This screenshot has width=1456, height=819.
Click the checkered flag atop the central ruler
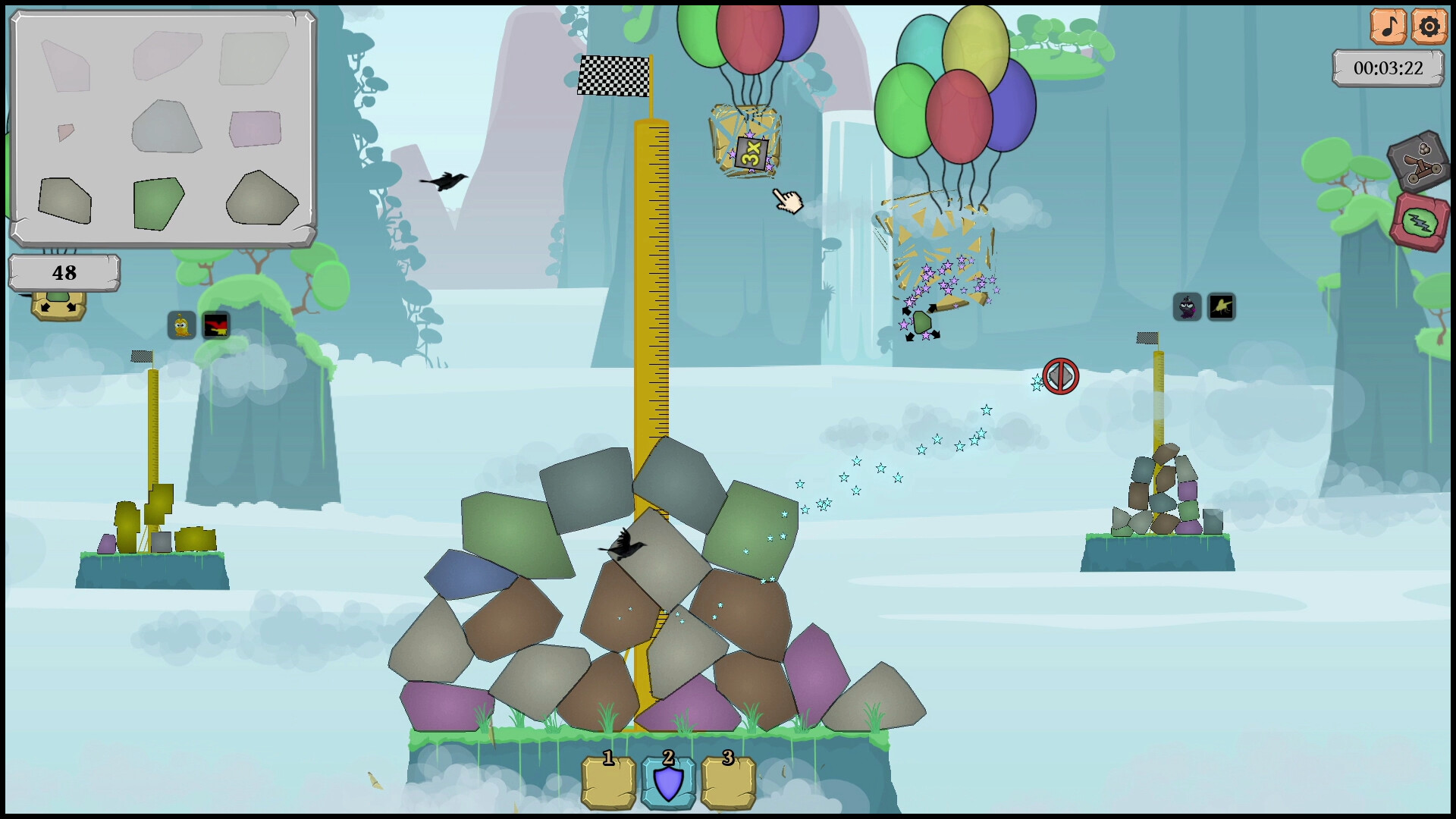[616, 76]
